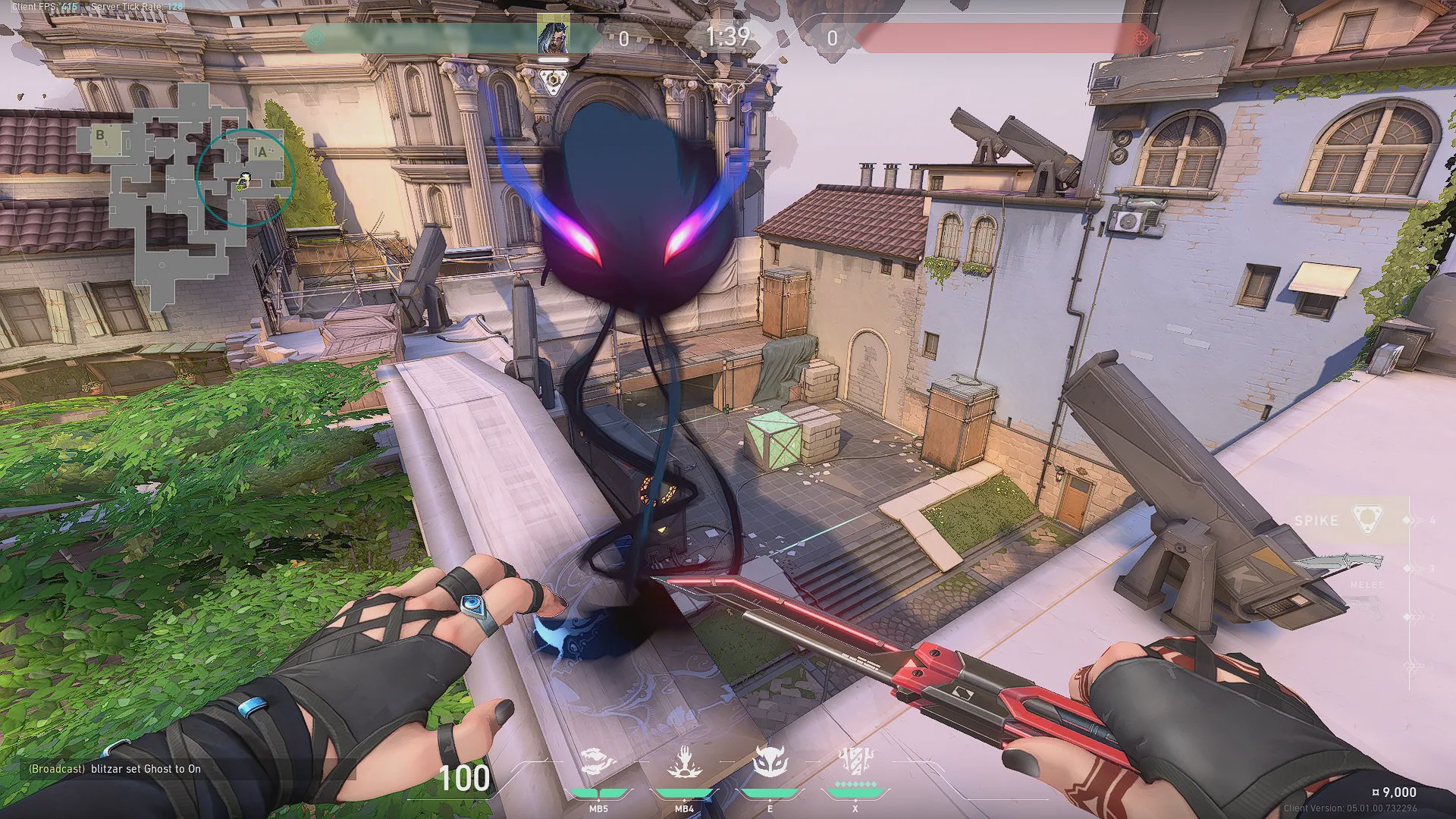Select Fade's agent portrait in top bar

point(554,35)
